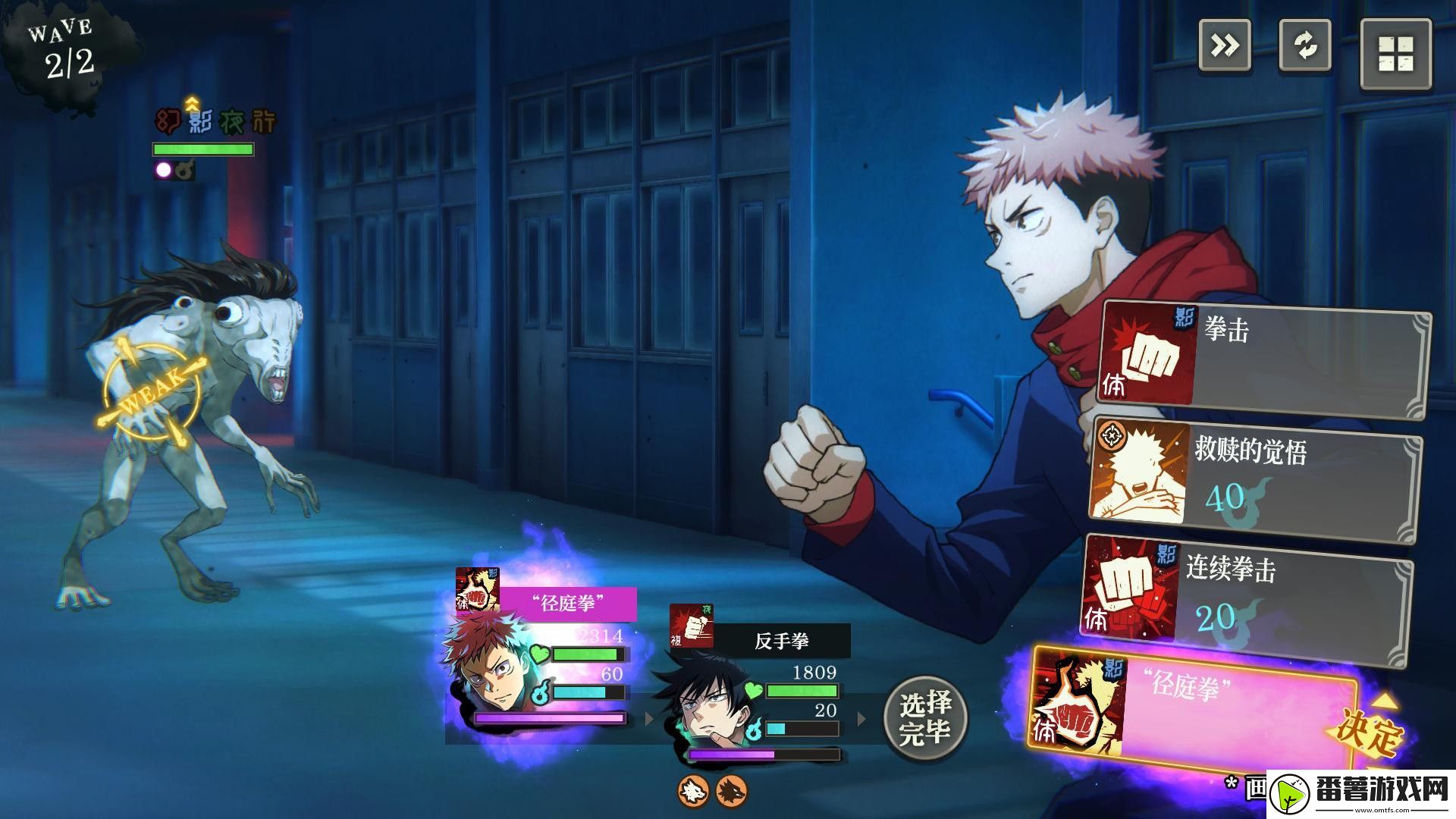Screen dimensions: 1456x819
Task: Click the 选择完毕 selection complete button
Action: point(925,717)
